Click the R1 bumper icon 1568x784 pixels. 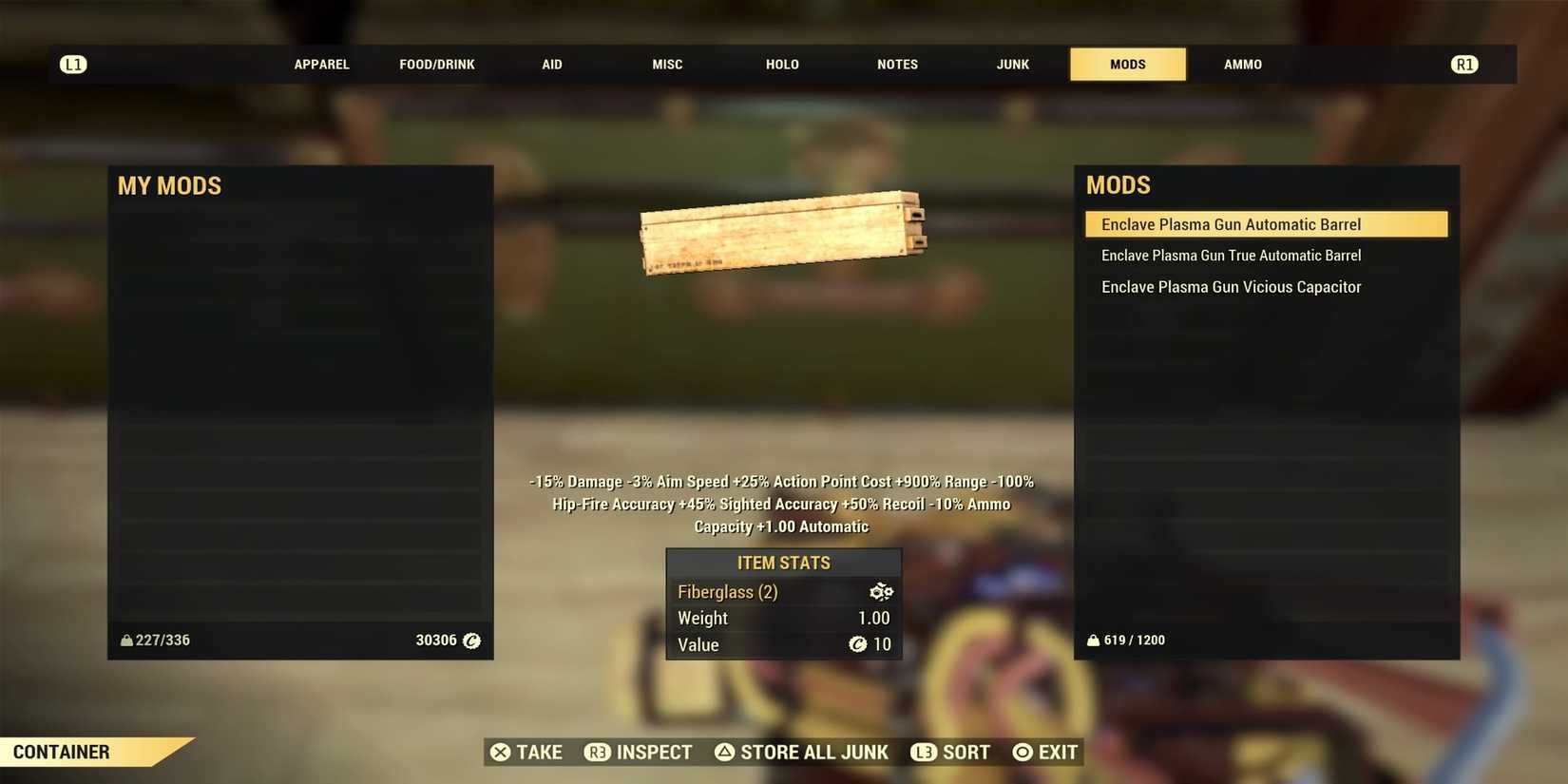[x=1464, y=64]
